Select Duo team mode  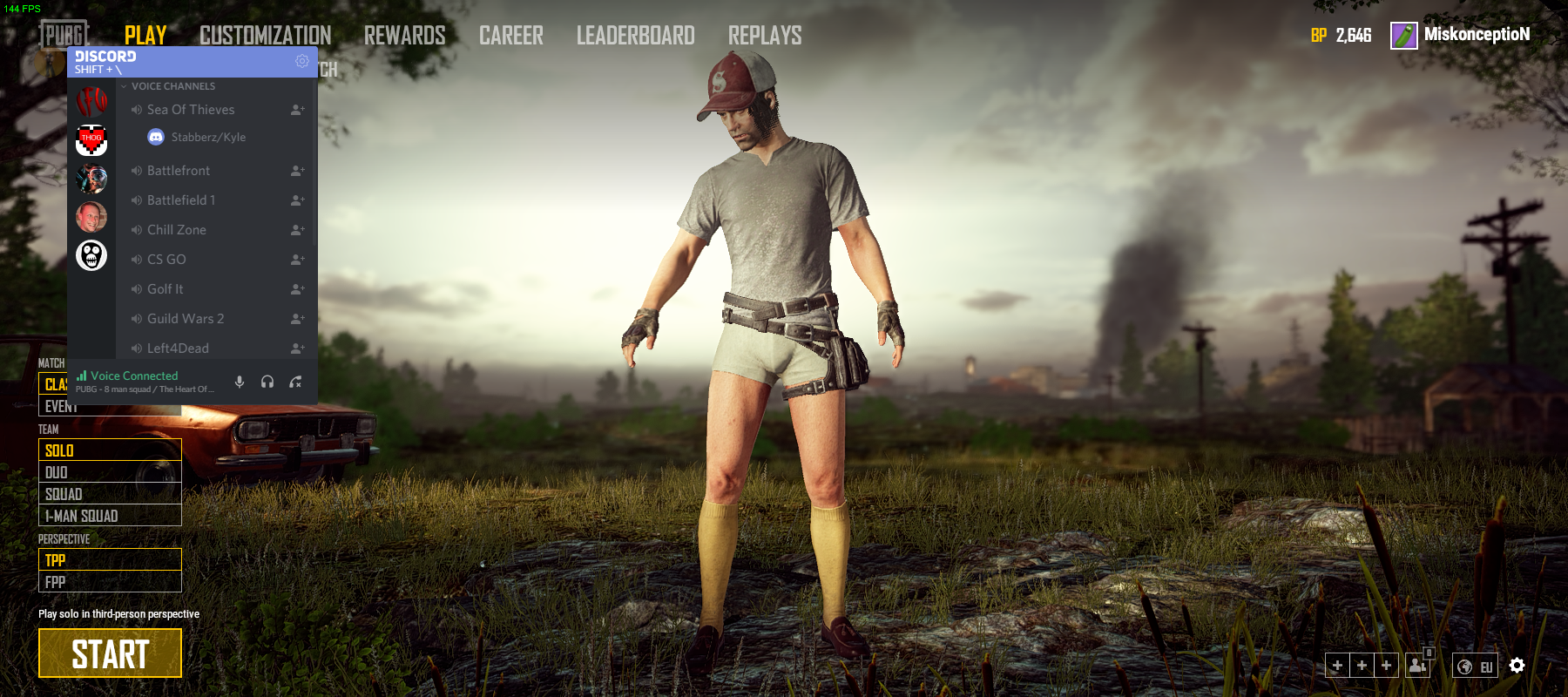point(110,472)
